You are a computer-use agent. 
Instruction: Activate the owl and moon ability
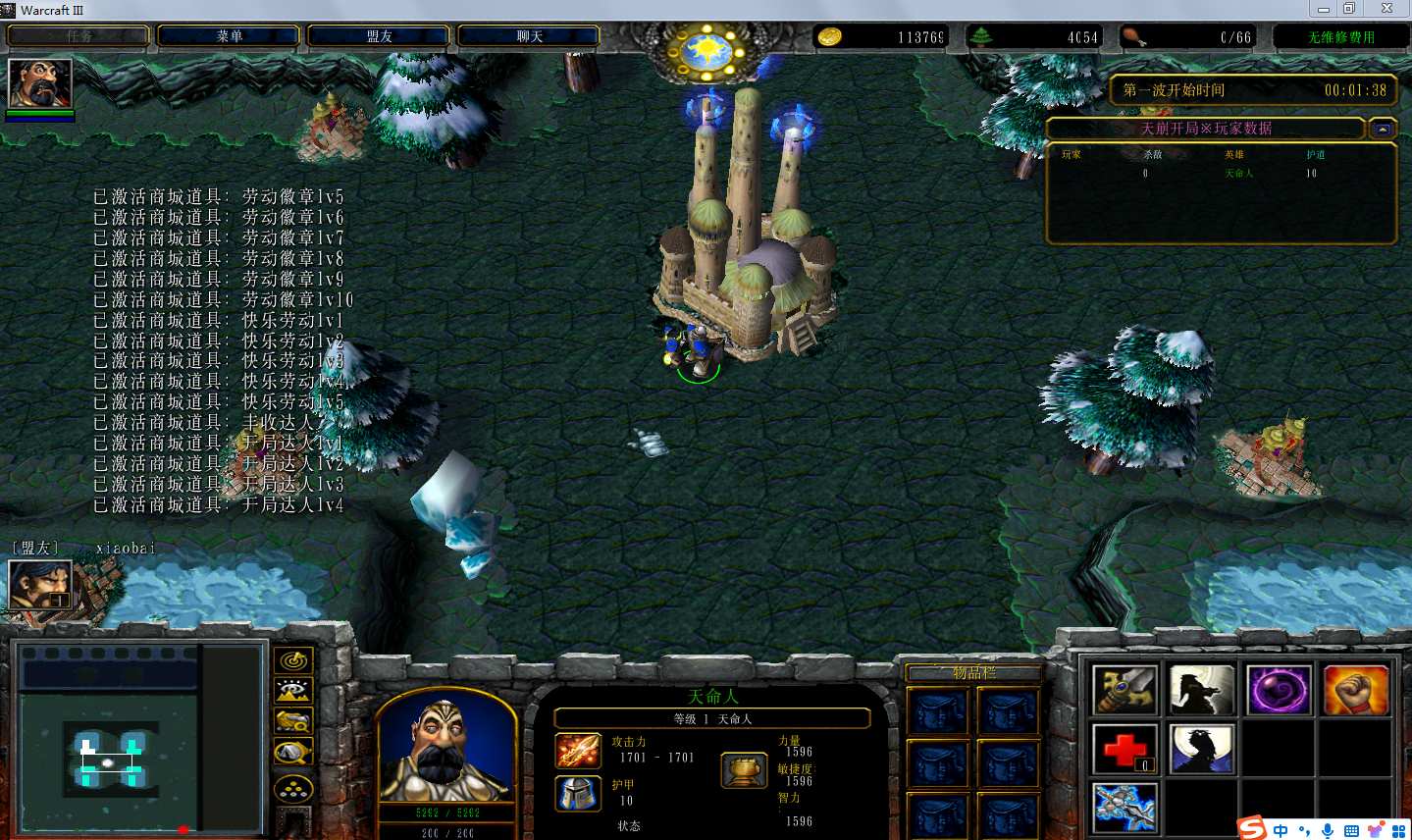(1201, 749)
